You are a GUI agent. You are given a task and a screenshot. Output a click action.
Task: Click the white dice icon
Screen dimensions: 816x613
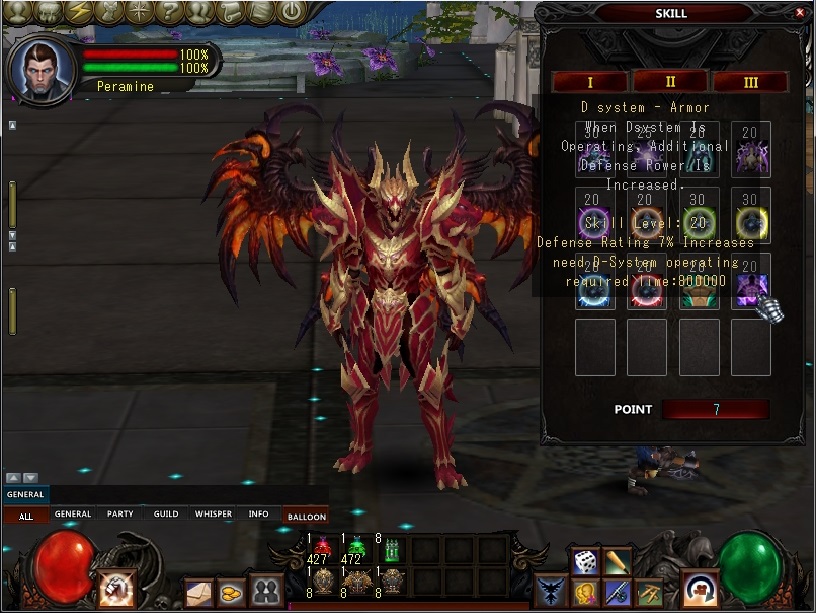point(586,561)
